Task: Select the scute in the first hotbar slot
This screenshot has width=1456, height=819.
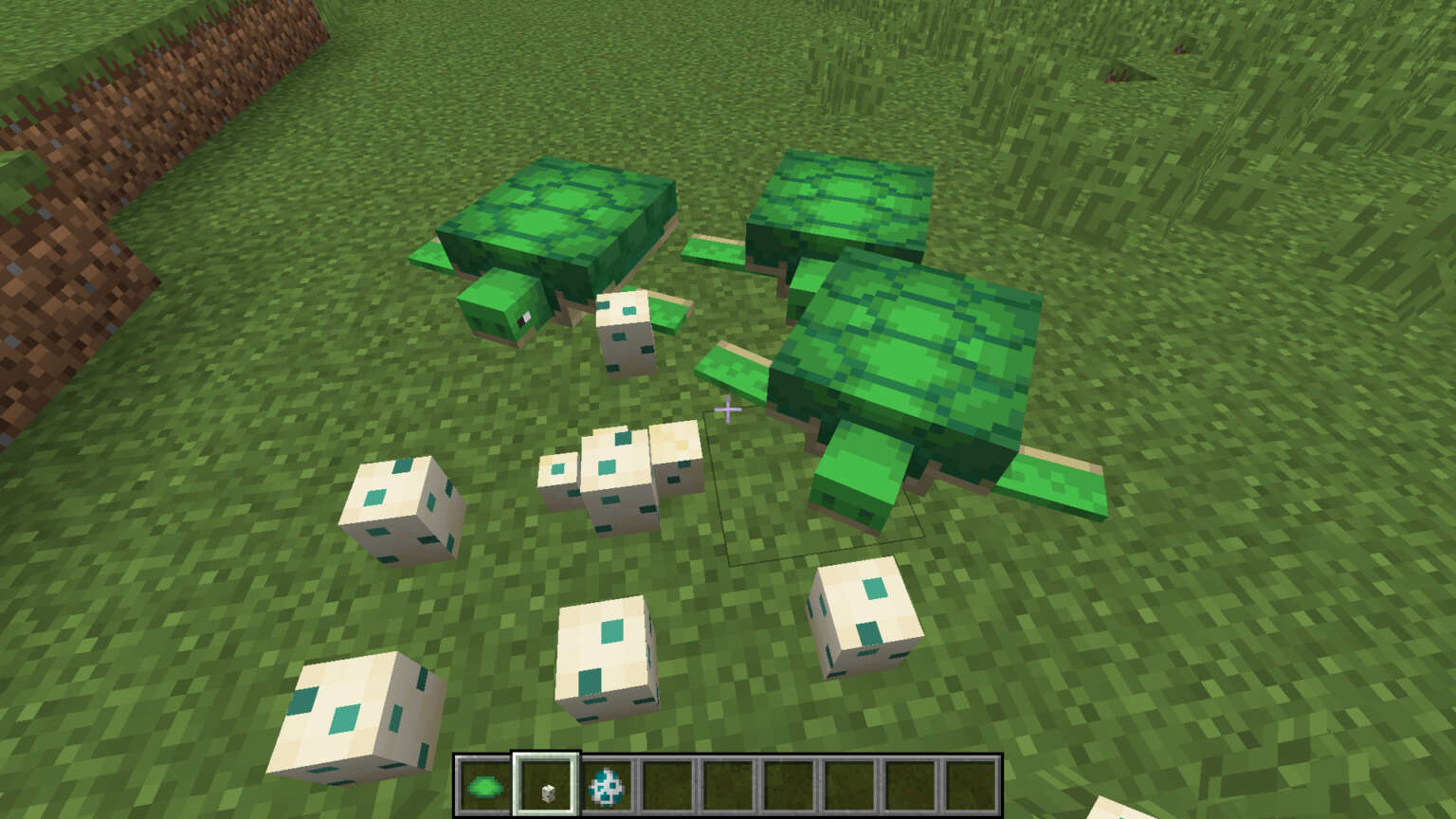Action: [485, 785]
